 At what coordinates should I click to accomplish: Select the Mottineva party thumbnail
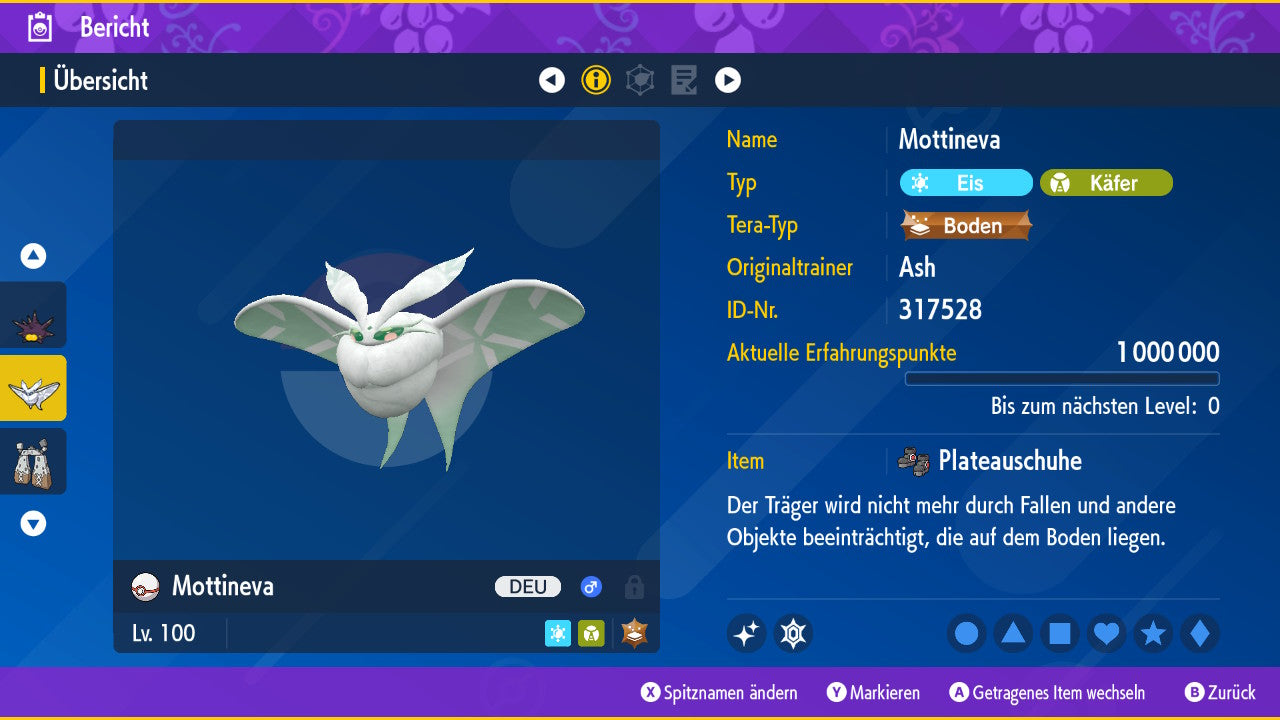click(x=33, y=388)
